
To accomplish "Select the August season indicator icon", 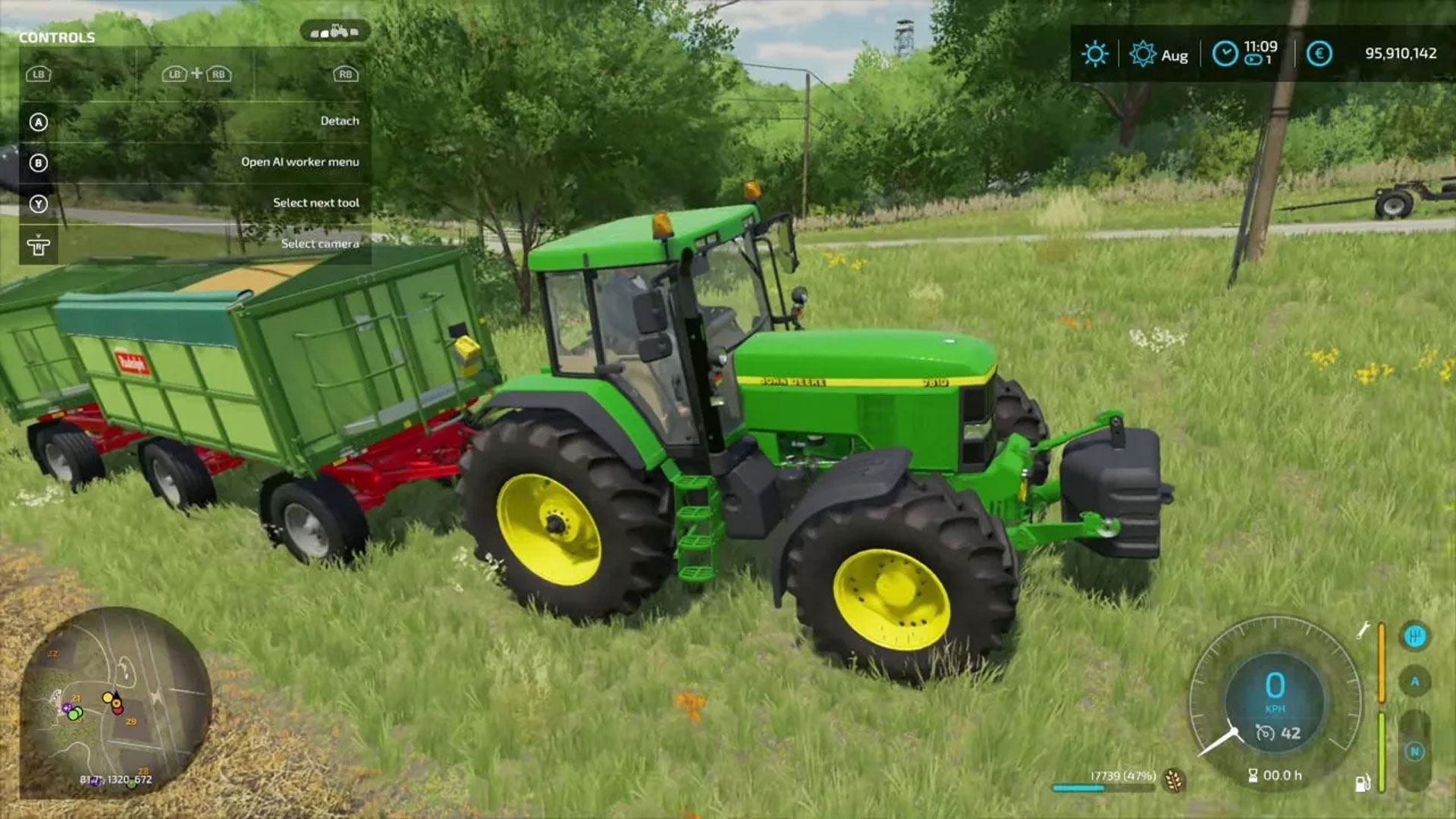I will (1142, 54).
